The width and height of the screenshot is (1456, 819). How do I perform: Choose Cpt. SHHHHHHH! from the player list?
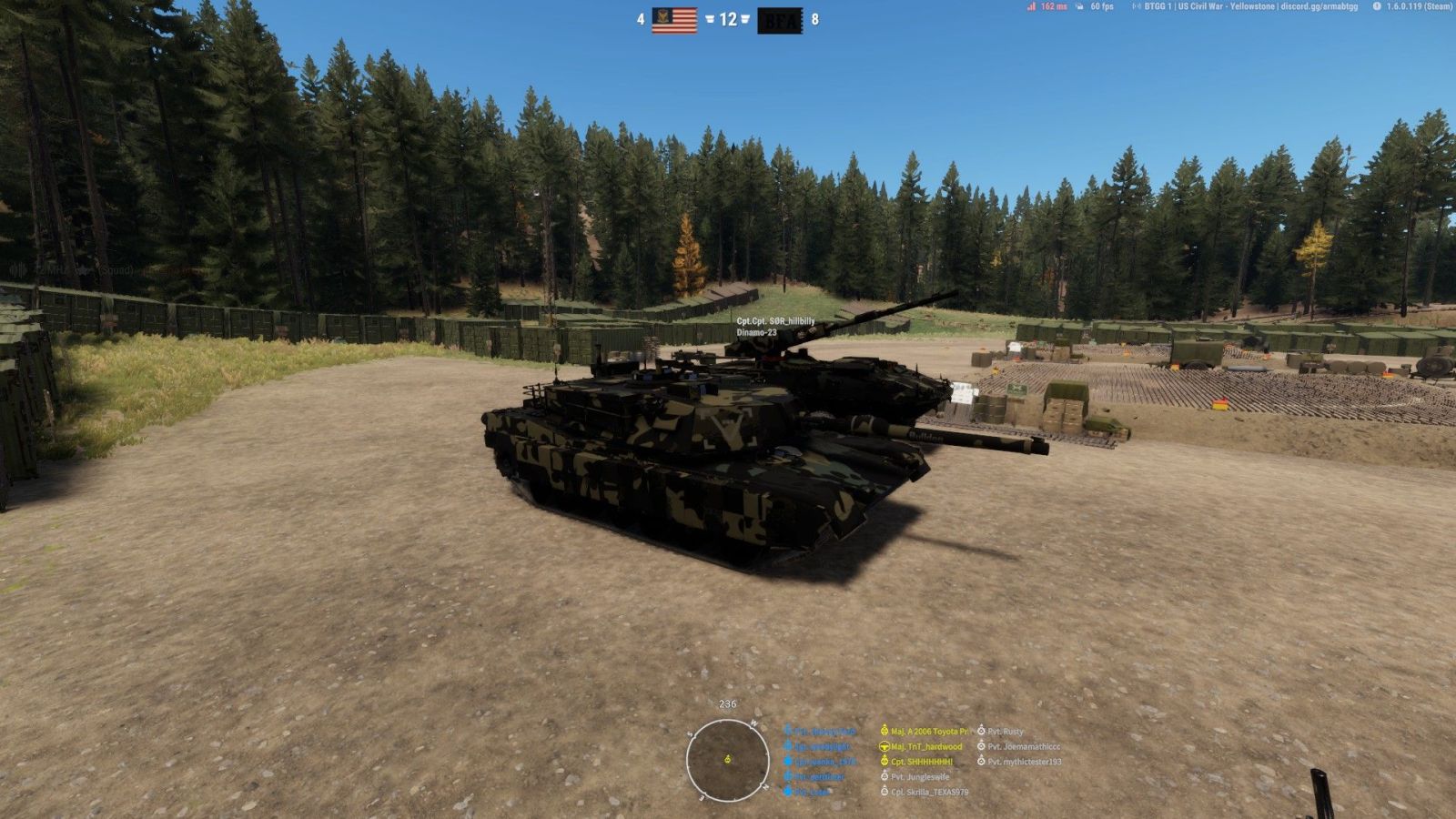pyautogui.click(x=921, y=762)
